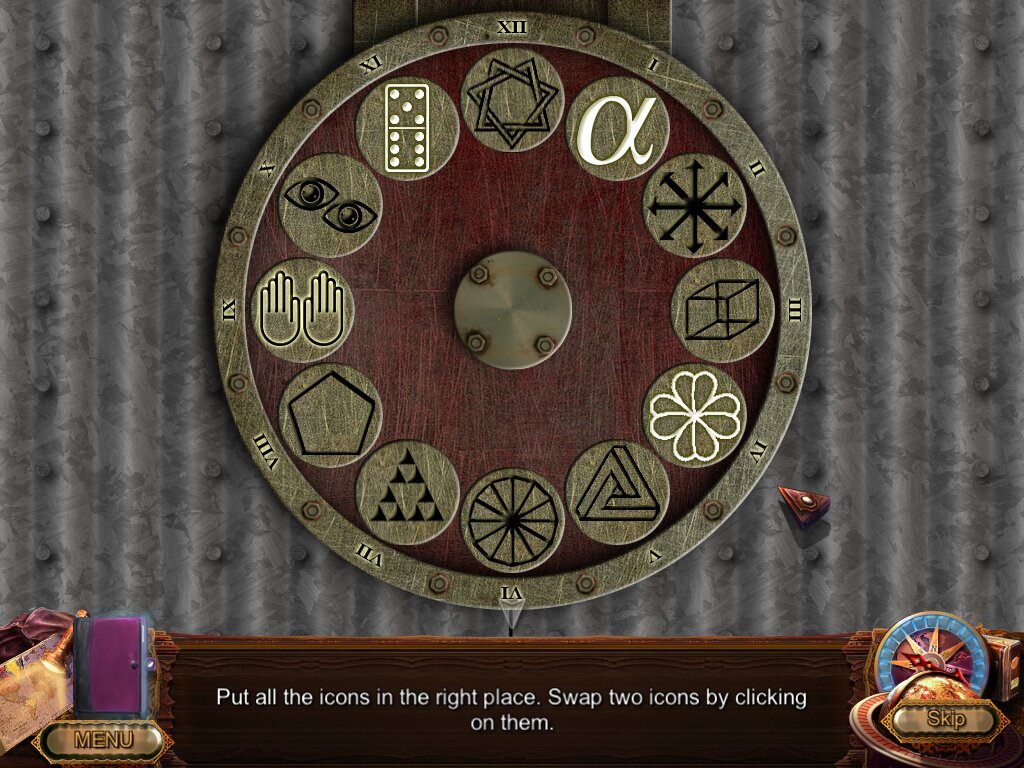The height and width of the screenshot is (768, 1024).
Task: Pick the wireframe cube tile
Action: 722,311
